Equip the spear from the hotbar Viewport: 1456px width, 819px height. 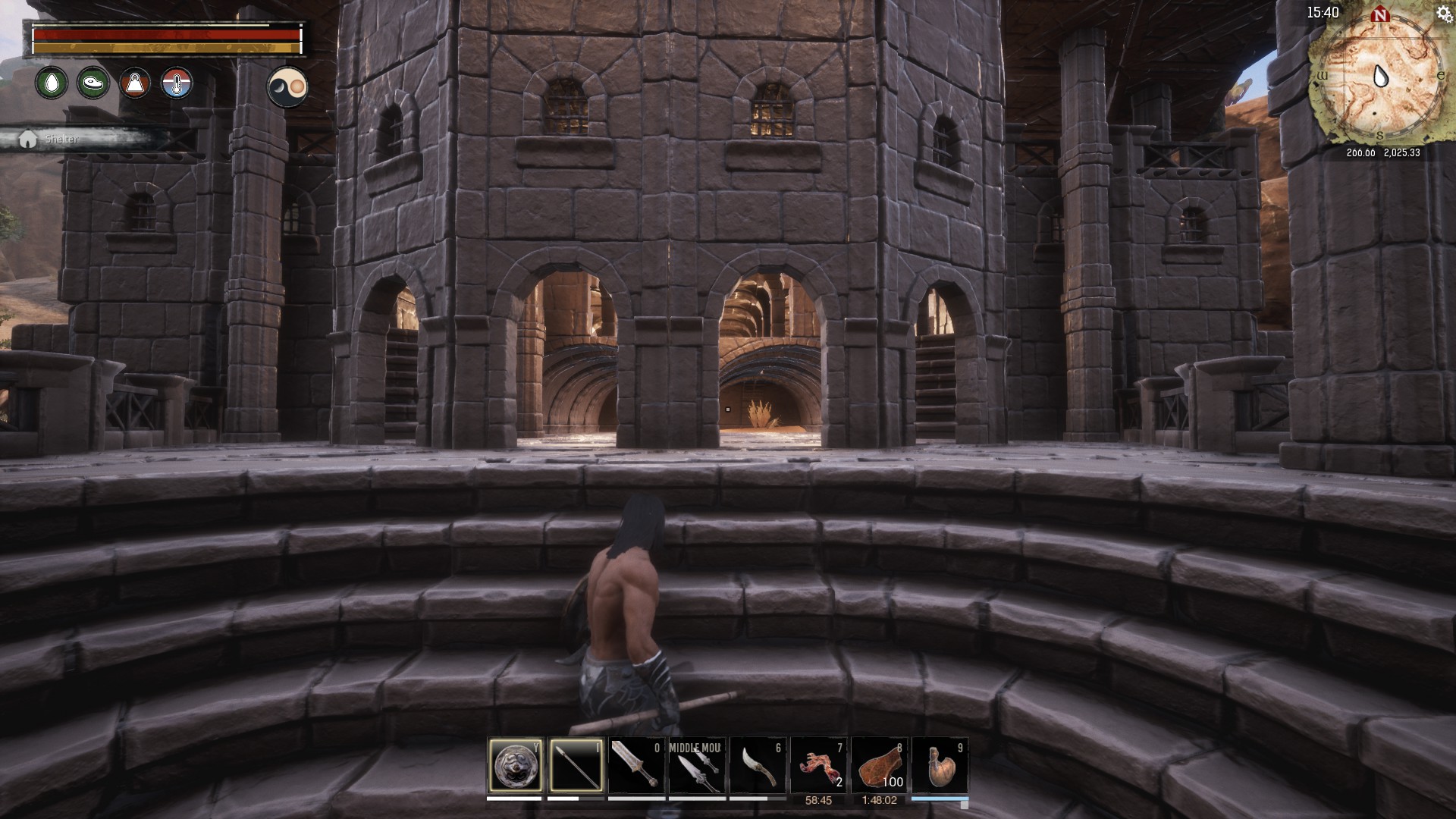coord(576,765)
